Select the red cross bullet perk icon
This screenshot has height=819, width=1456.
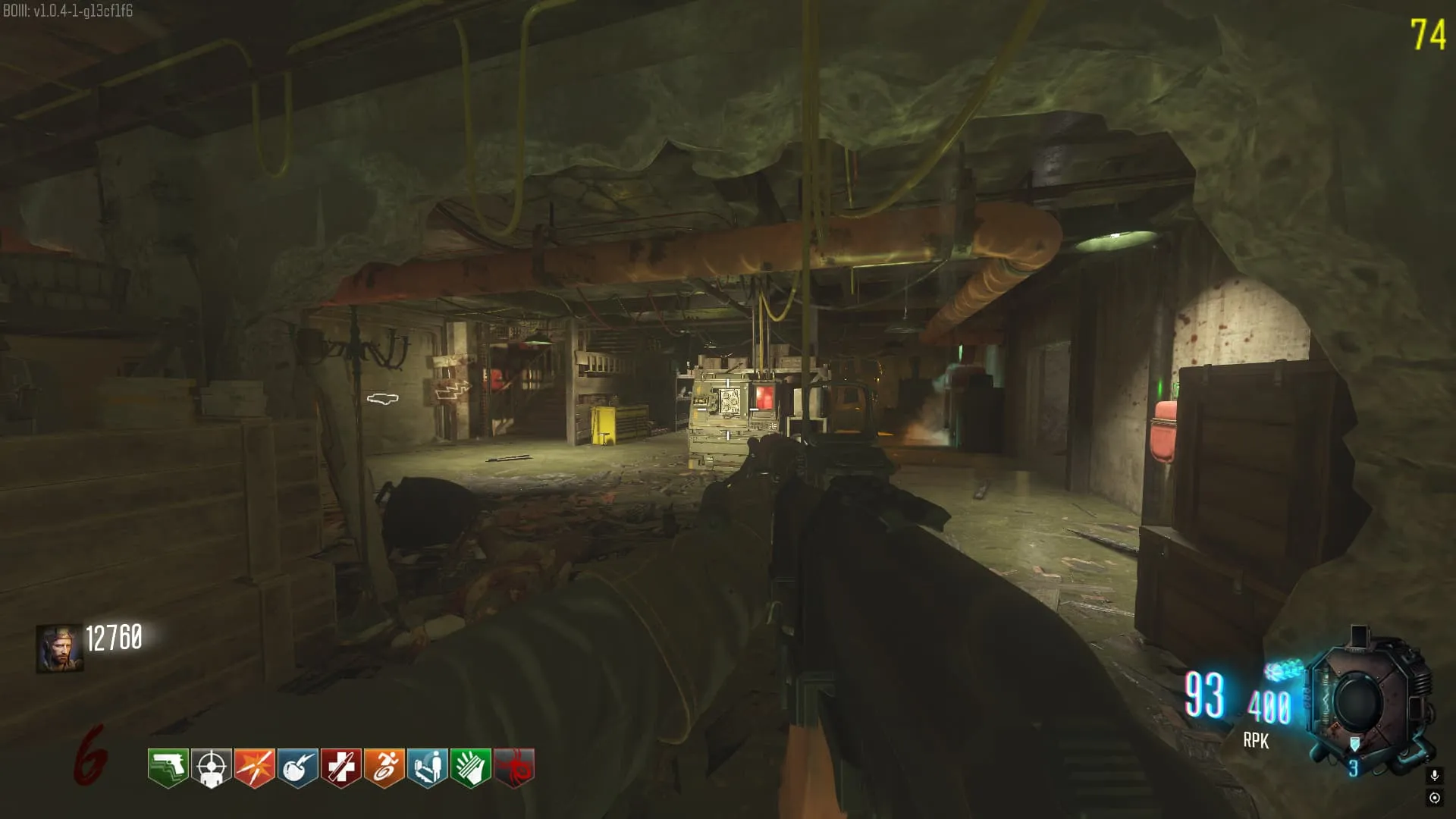click(340, 767)
